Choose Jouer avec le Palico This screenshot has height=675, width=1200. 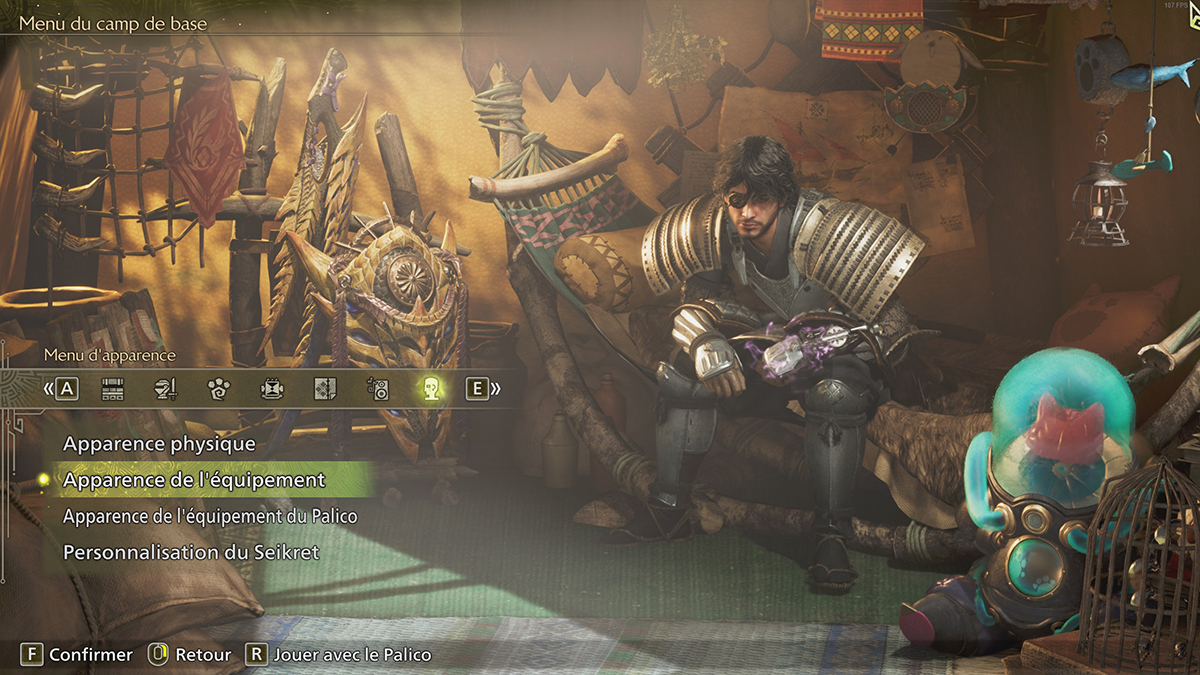[339, 655]
